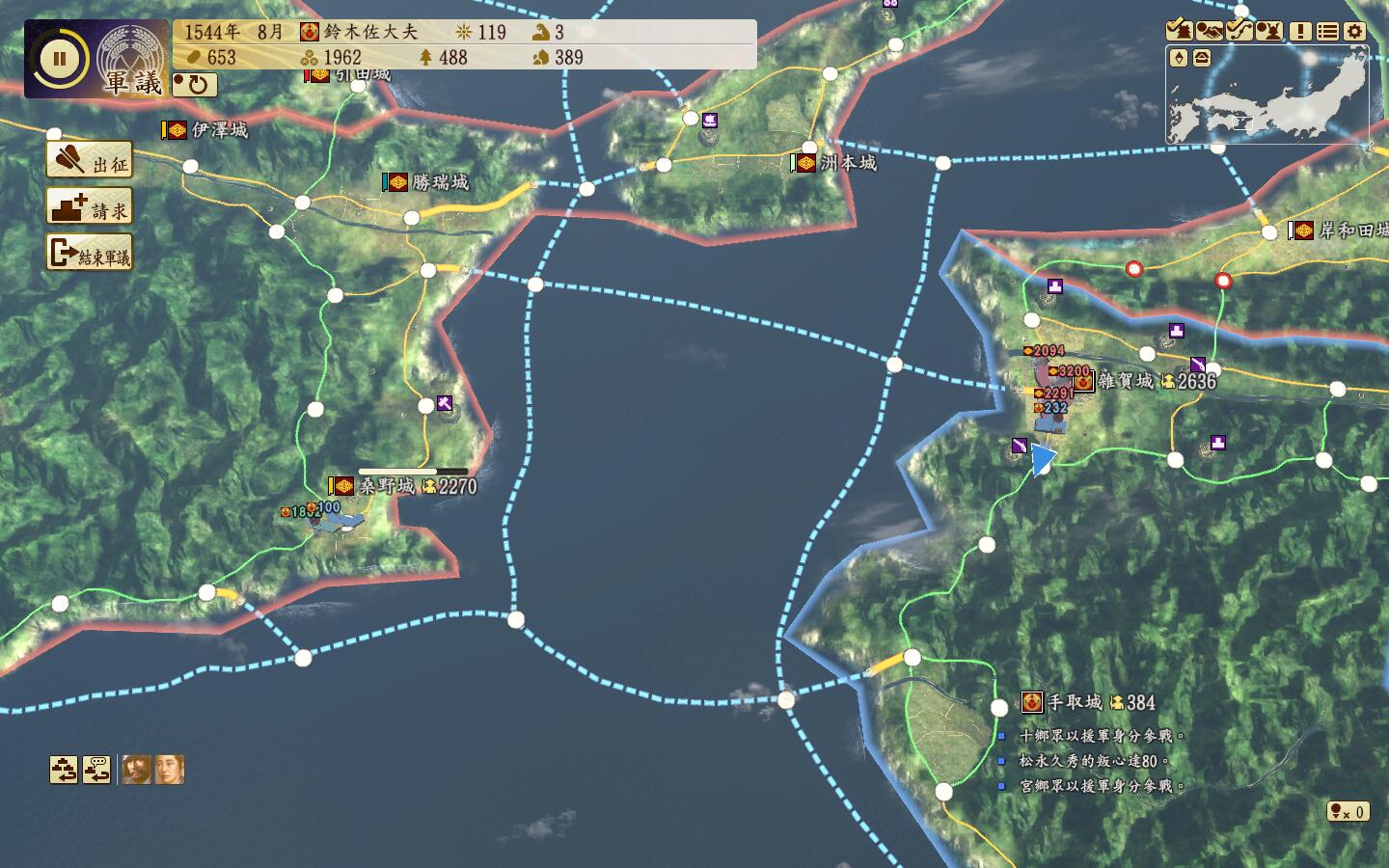Click the minimap collapse button
Image resolution: width=1389 pixels, height=868 pixels.
(x=1202, y=58)
